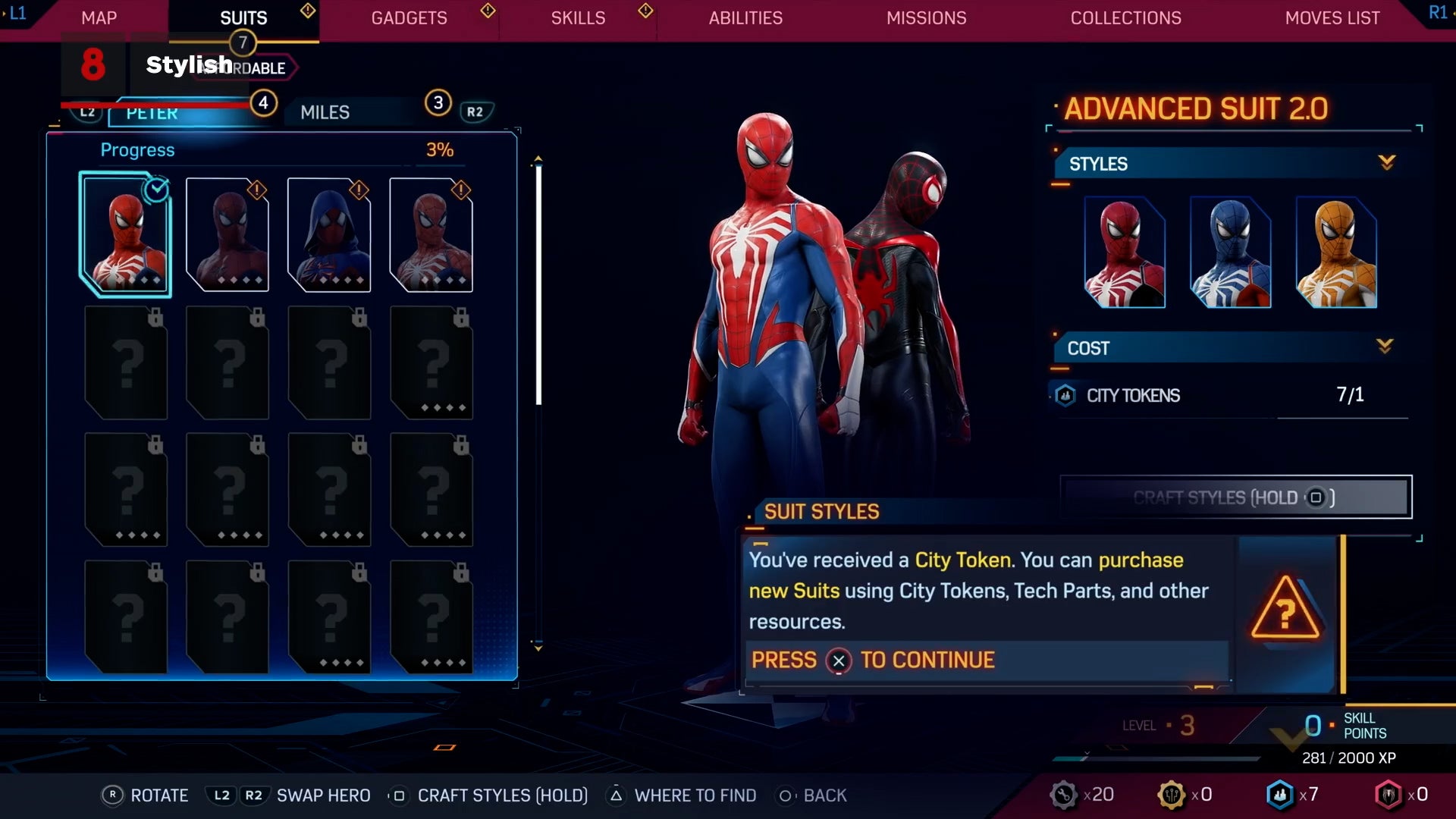Screen dimensions: 1456x819
Task: Select the Suits tab
Action: pos(243,18)
